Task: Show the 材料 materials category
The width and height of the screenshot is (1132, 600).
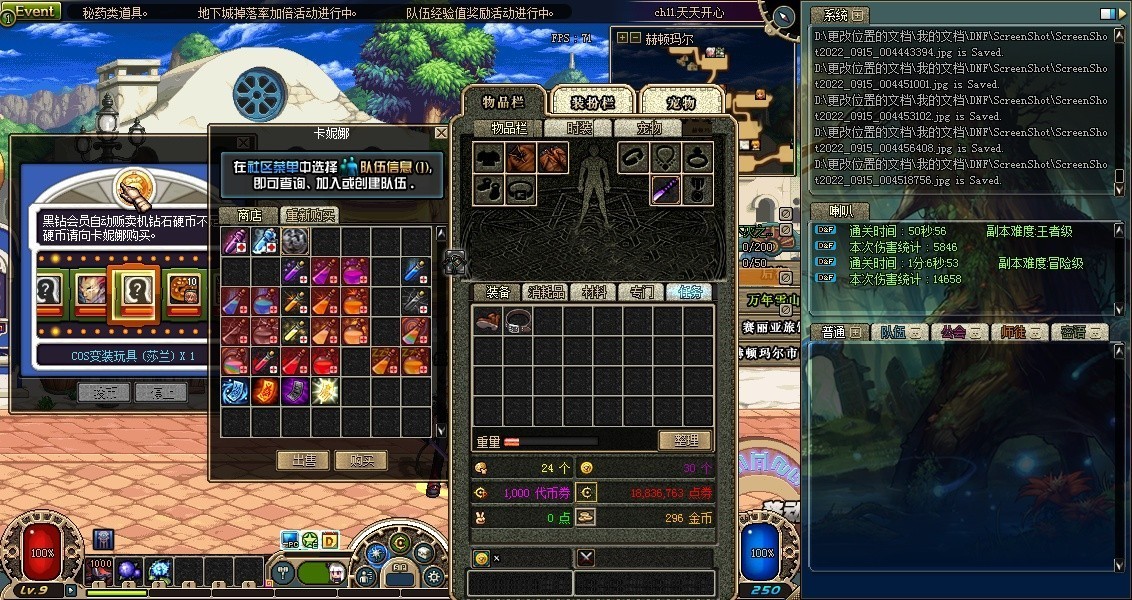Action: [594, 292]
